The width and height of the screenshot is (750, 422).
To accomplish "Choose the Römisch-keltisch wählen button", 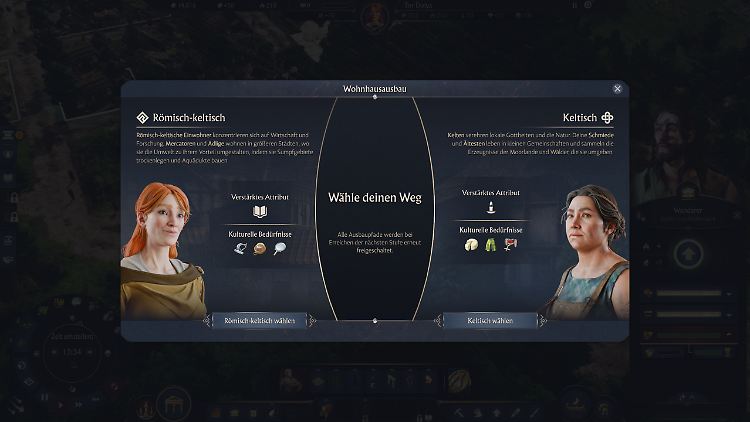I will 260,320.
